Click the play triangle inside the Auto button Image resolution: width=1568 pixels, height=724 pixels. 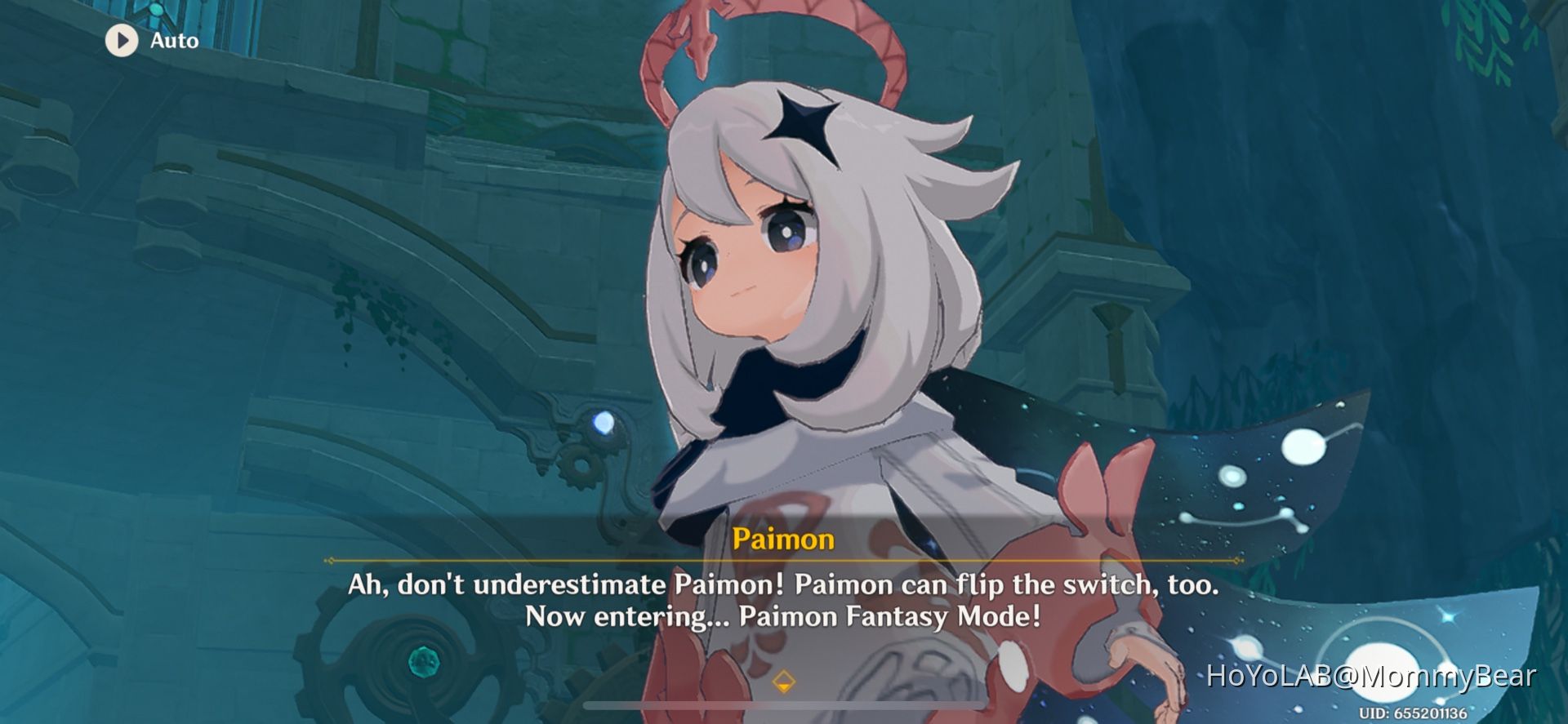[124, 40]
